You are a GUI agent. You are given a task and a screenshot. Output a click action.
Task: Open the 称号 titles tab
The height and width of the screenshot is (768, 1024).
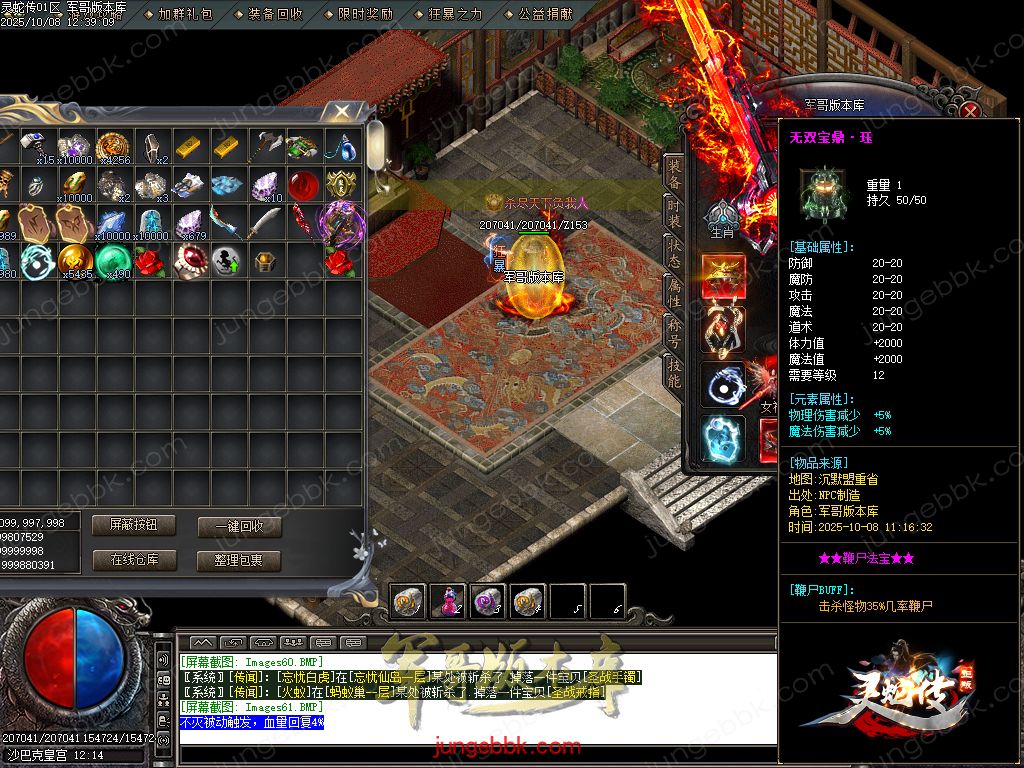[675, 331]
